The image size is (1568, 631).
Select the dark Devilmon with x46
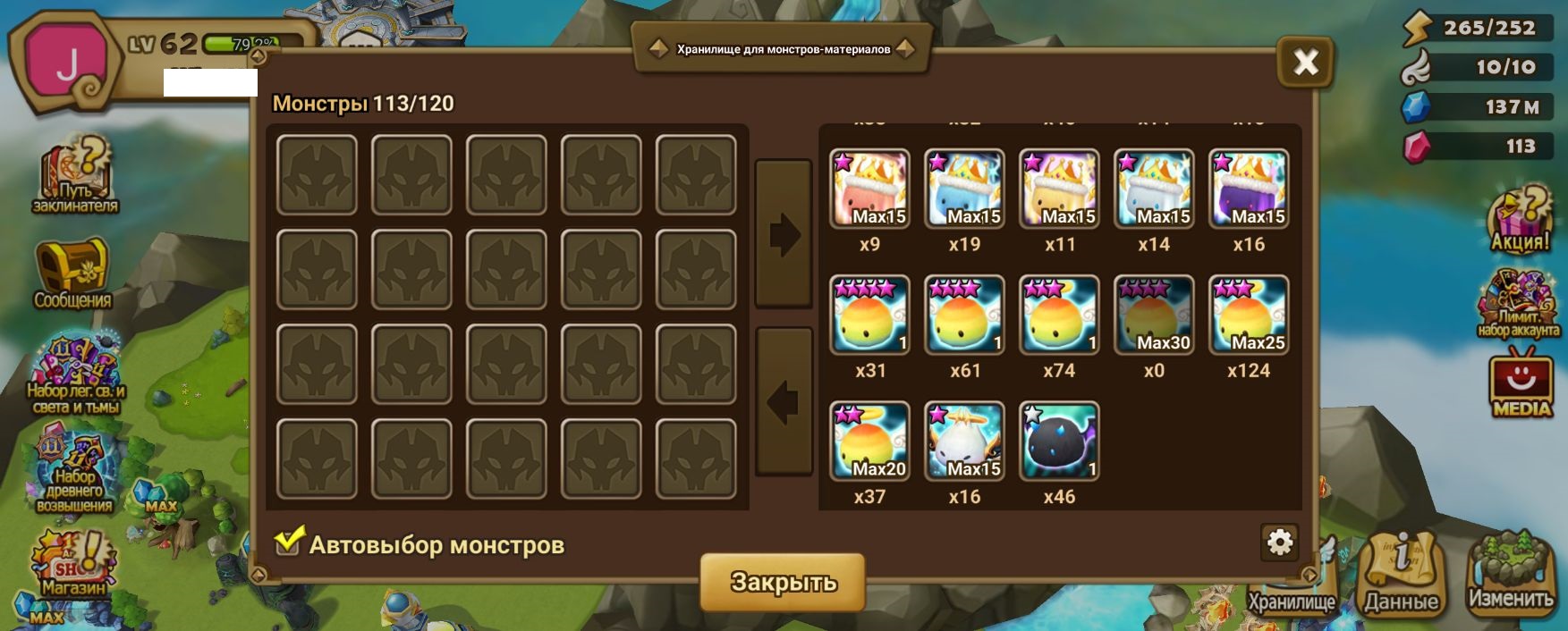pyautogui.click(x=1059, y=442)
